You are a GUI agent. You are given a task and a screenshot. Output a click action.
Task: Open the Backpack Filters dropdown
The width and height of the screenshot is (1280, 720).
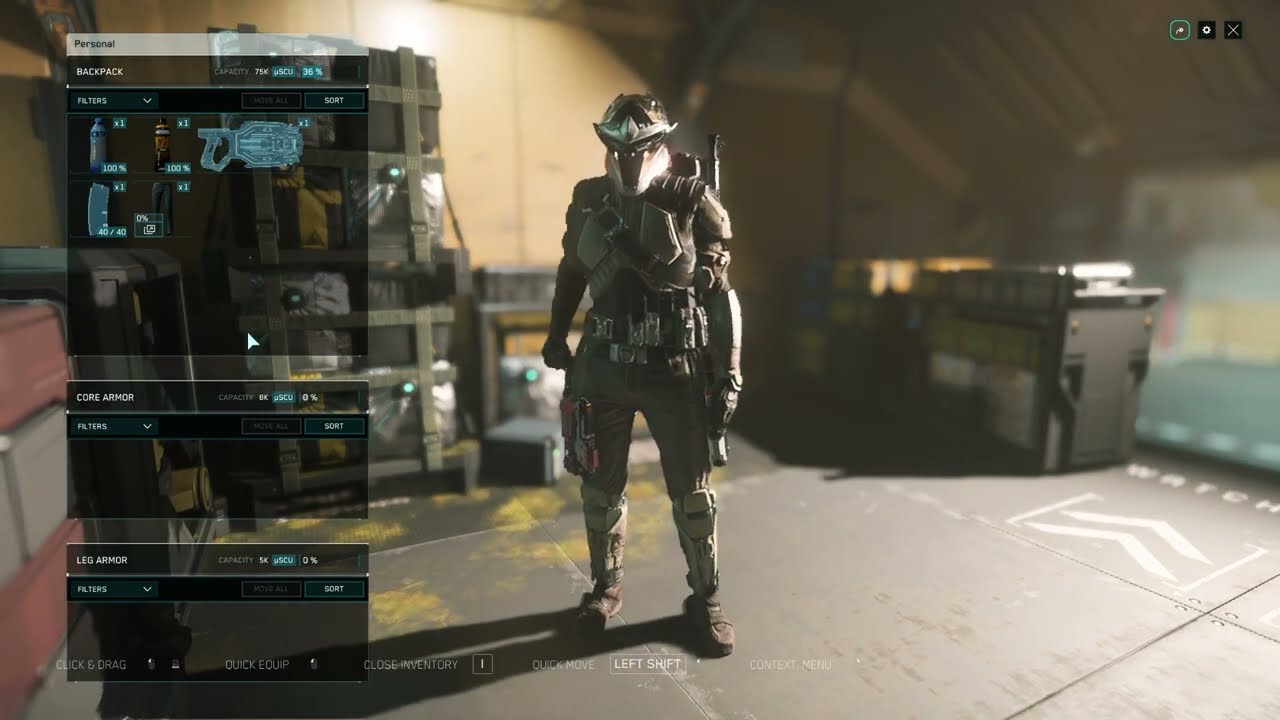114,100
